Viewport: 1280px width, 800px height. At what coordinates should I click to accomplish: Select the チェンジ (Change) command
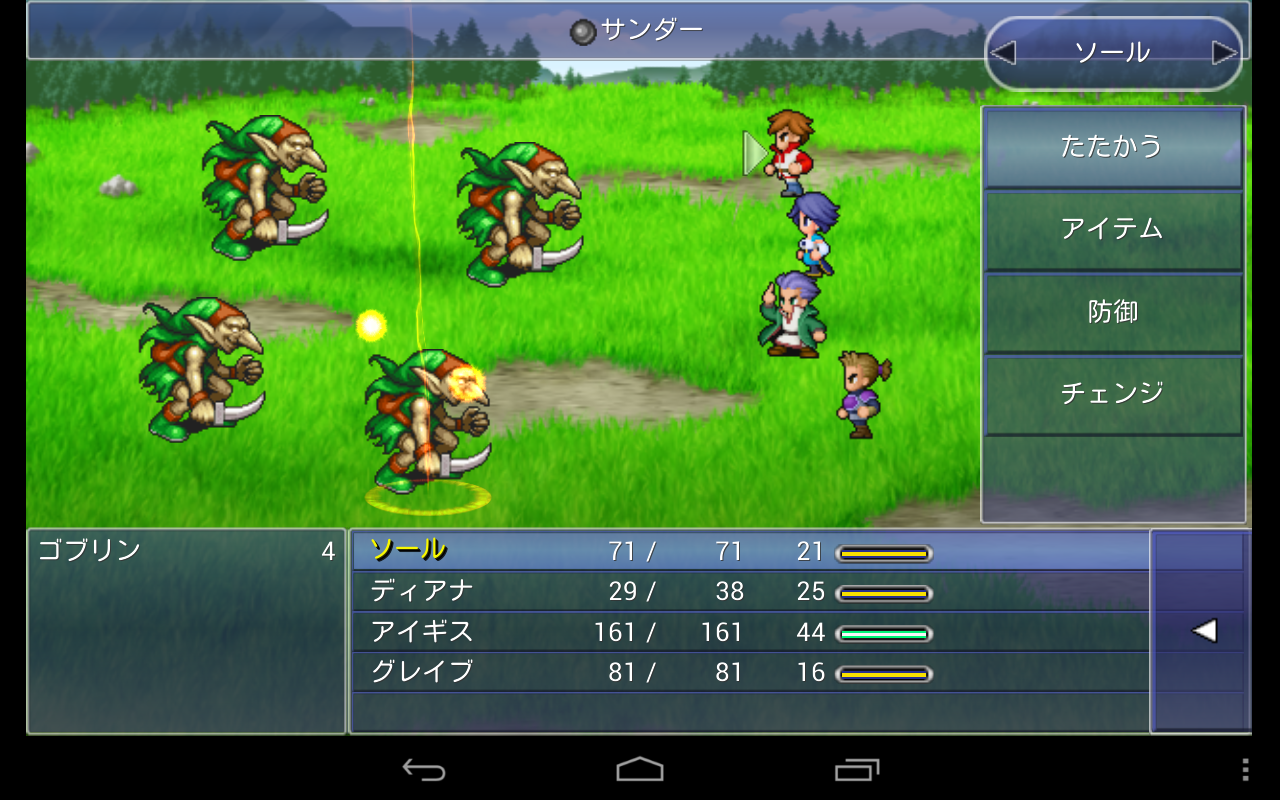[1113, 393]
